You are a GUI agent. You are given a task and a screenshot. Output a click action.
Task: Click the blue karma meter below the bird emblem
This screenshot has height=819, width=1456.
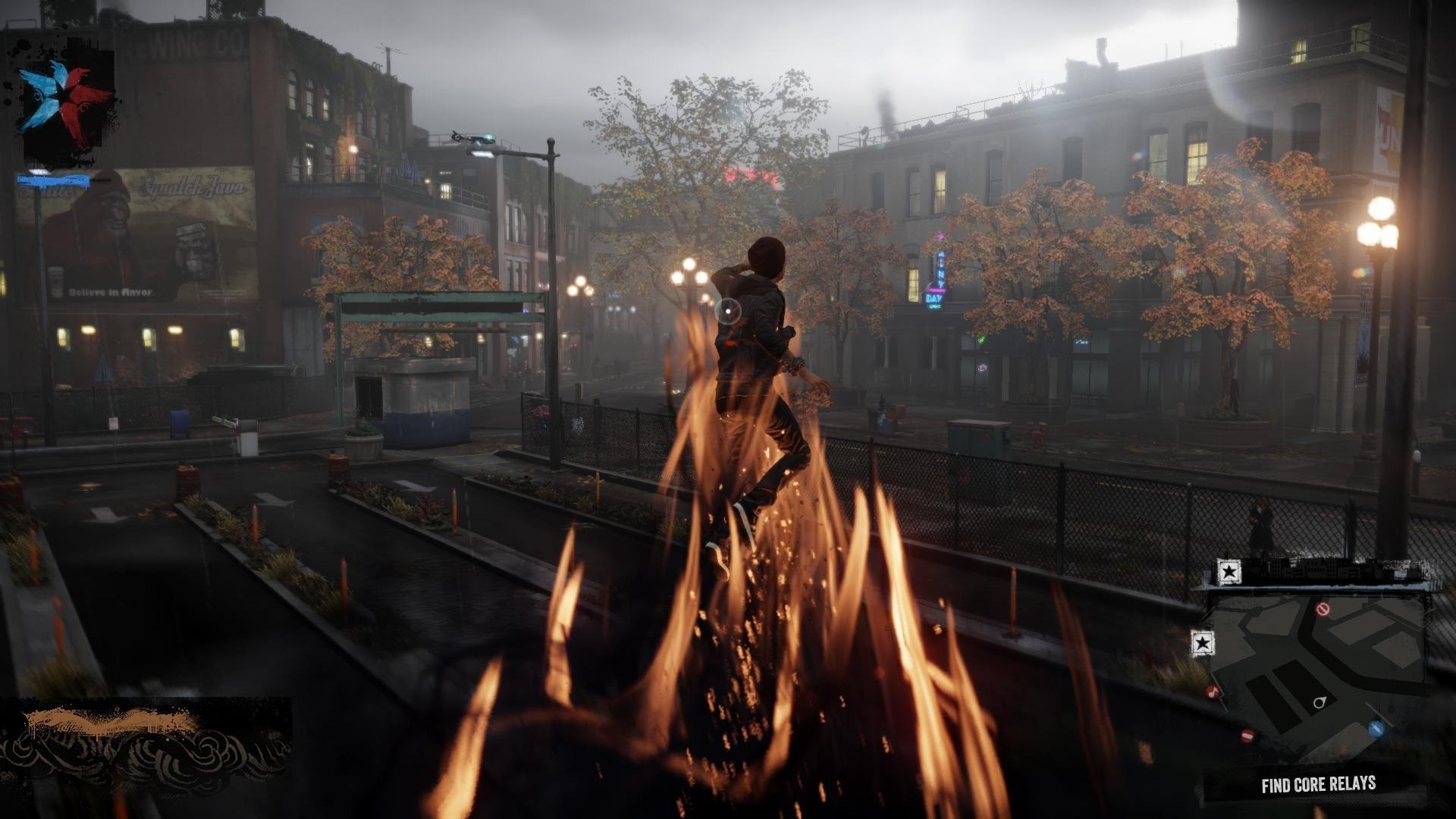click(54, 182)
